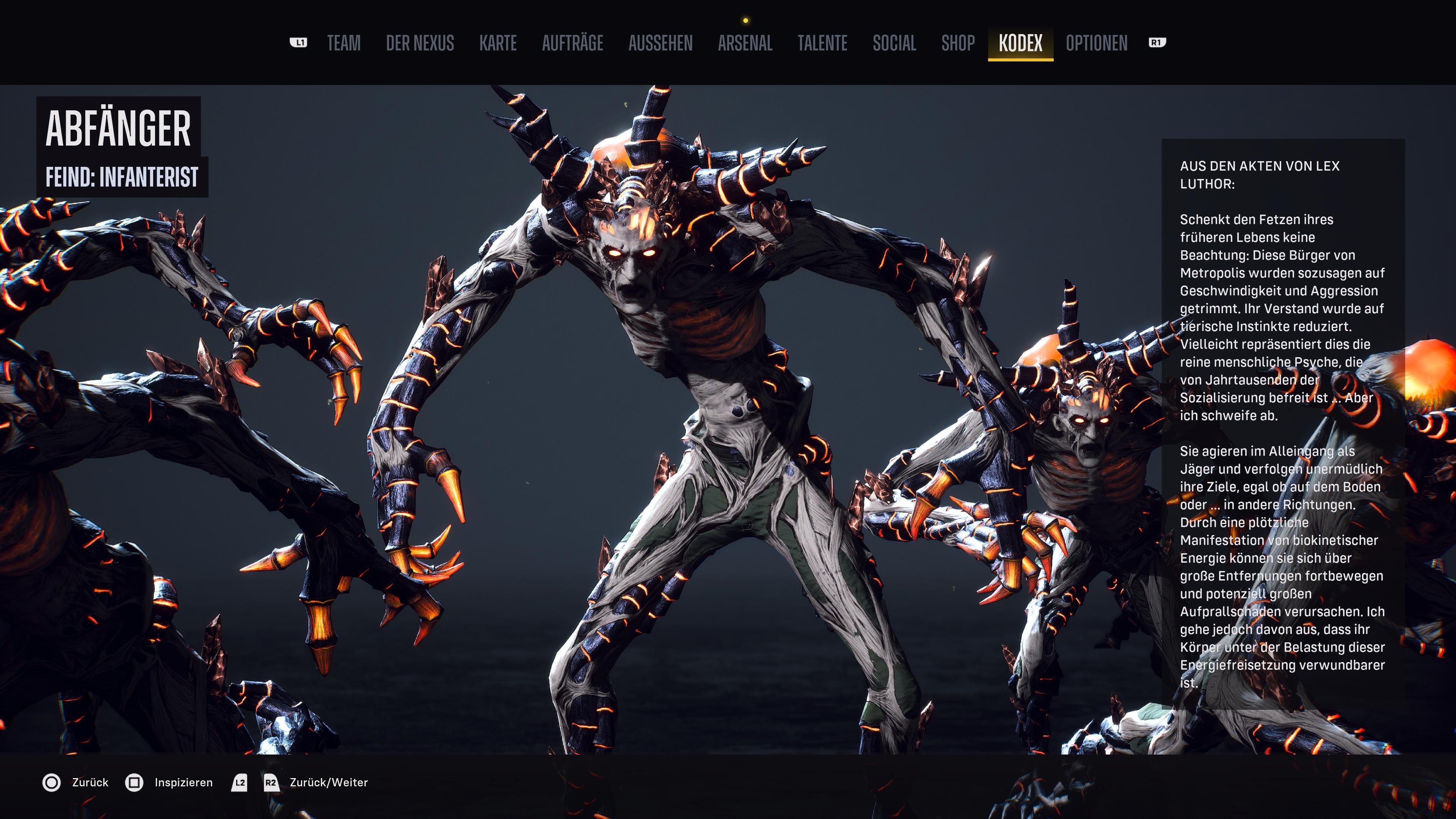Select the Aussehen tab
The image size is (1456, 819).
[660, 43]
